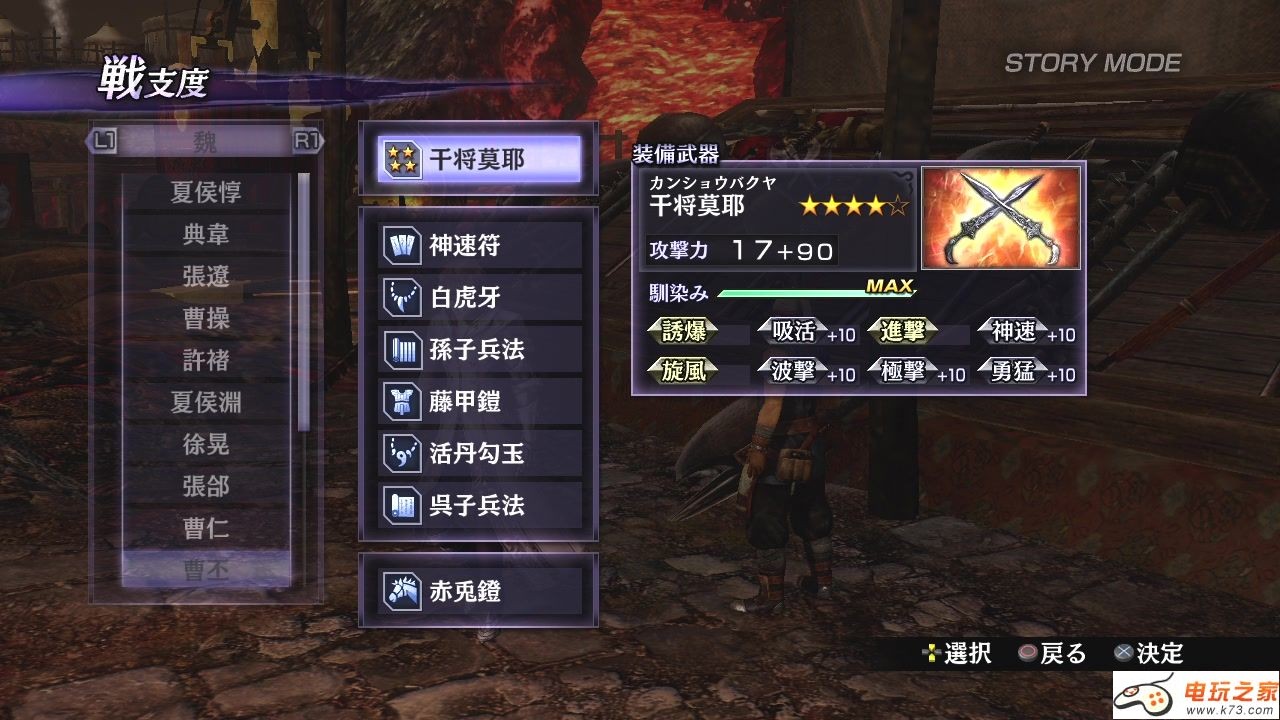Viewport: 1280px width, 720px height.
Task: Select 曹仁 from the roster
Action: pos(206,528)
